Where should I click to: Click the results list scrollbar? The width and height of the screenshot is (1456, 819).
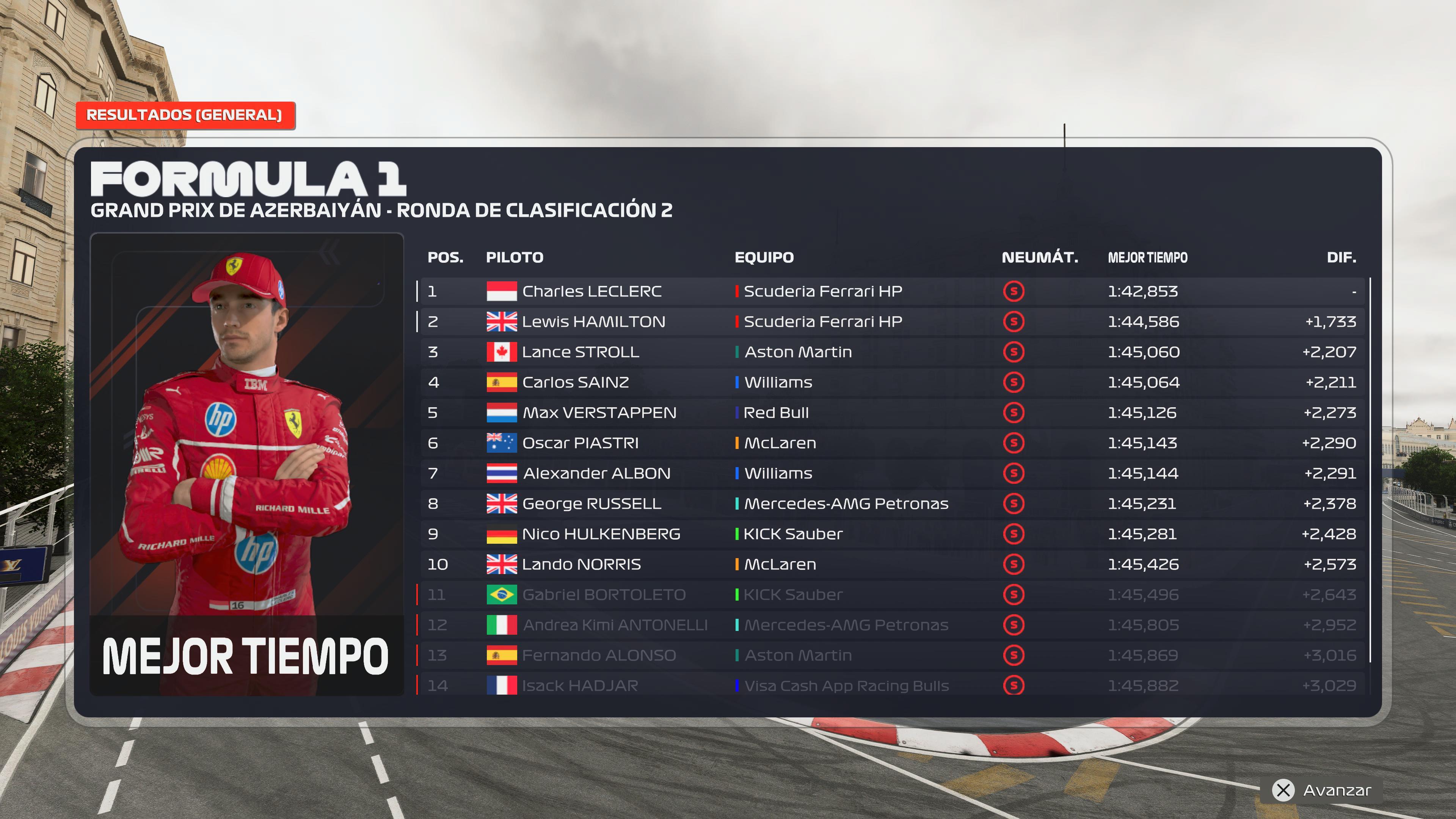point(1370,469)
